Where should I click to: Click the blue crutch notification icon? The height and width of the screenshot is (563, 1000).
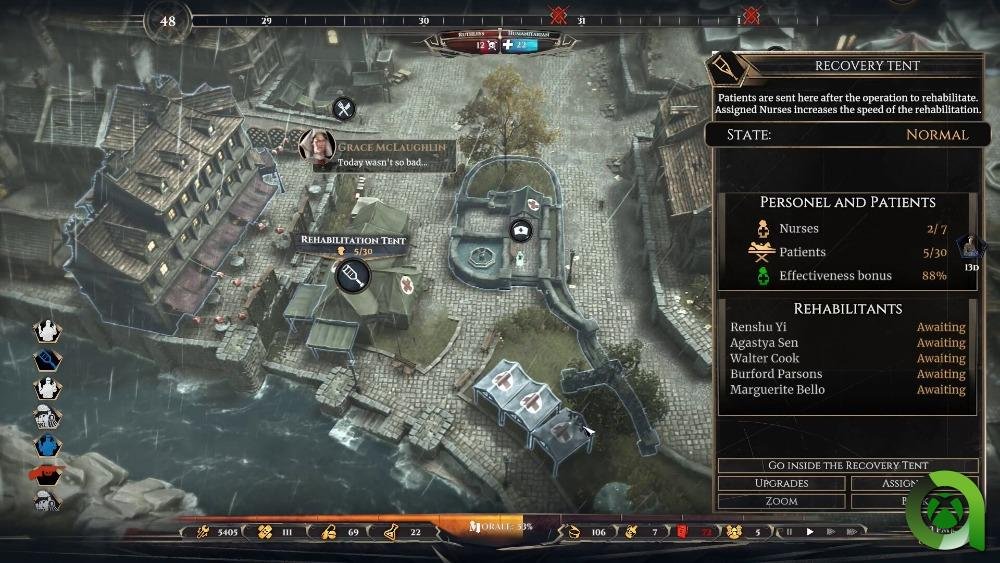coord(47,360)
